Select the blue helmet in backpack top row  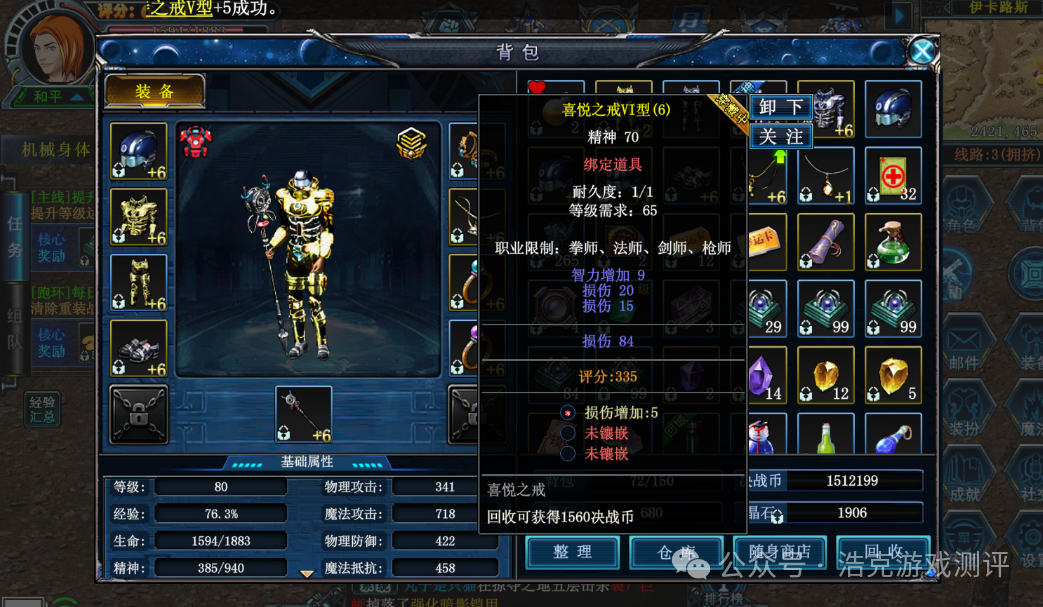[893, 109]
